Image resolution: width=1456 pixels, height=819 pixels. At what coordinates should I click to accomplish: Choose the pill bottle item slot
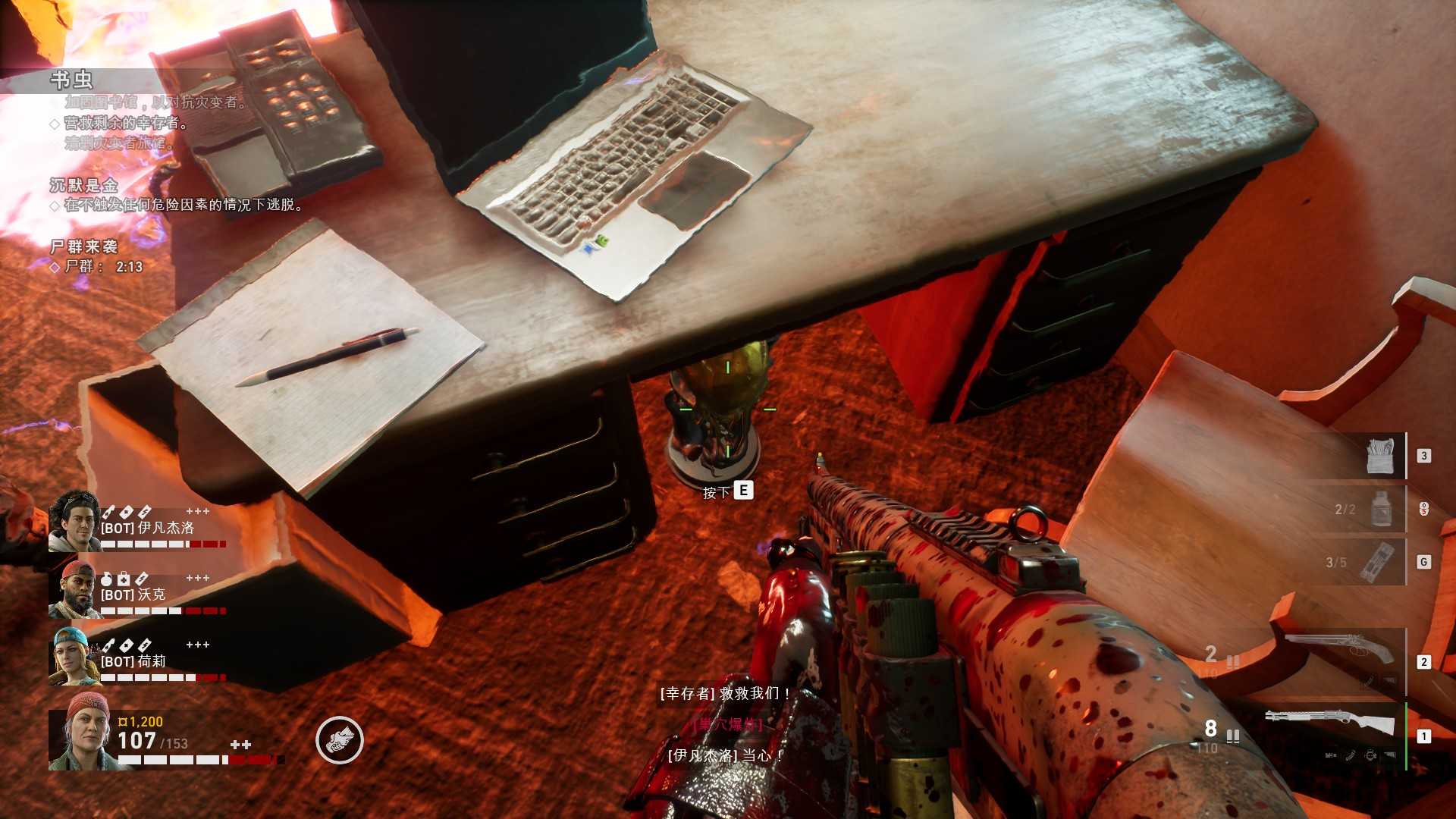pos(1382,508)
